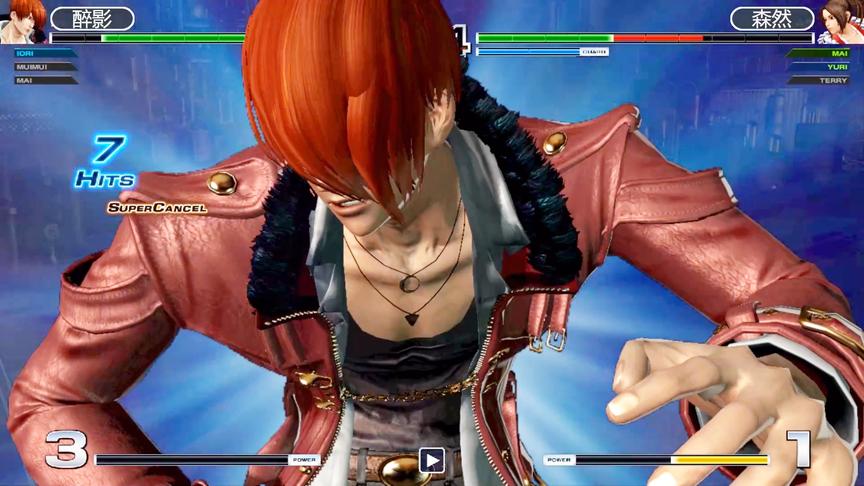
Task: Click the 醉影 player name plate
Action: (92, 19)
